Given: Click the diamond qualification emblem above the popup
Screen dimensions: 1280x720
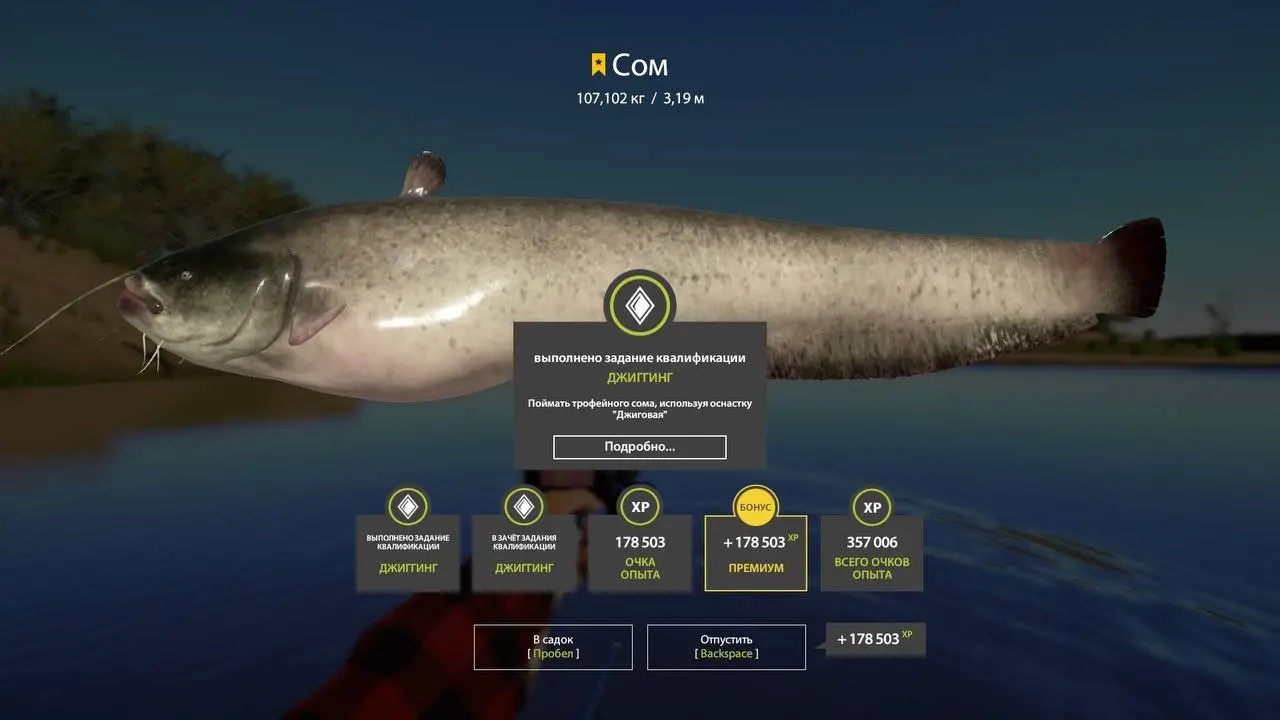Looking at the screenshot, I should [x=640, y=305].
